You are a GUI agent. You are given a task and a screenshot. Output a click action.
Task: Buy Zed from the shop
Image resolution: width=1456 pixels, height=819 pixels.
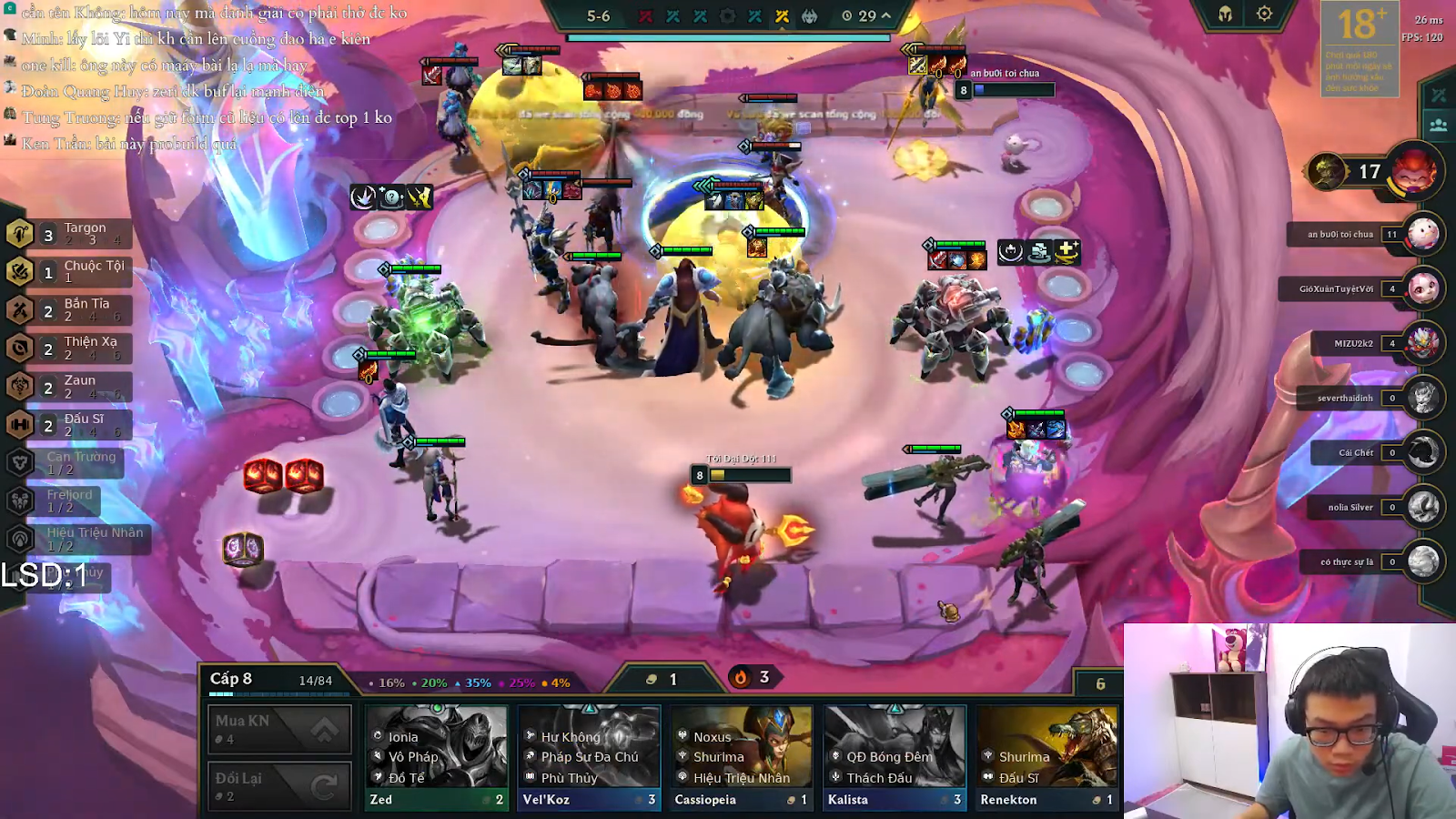(437, 757)
